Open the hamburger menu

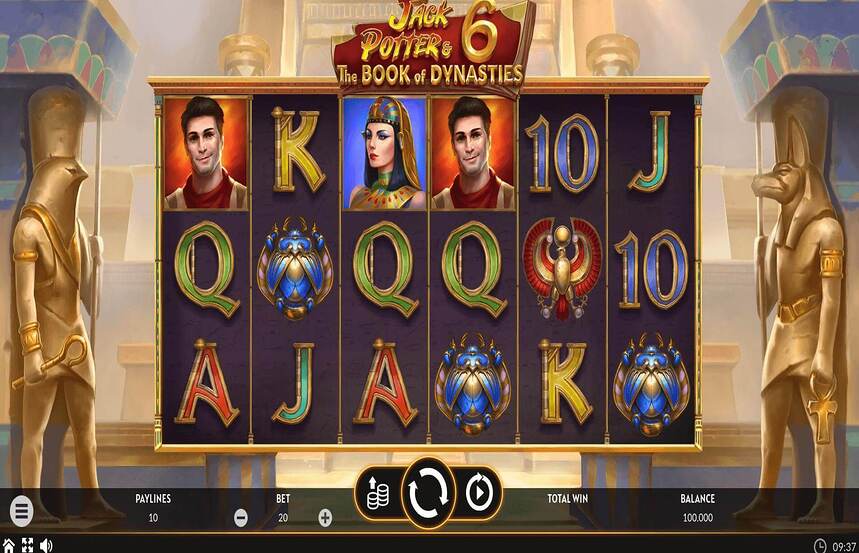[x=21, y=511]
